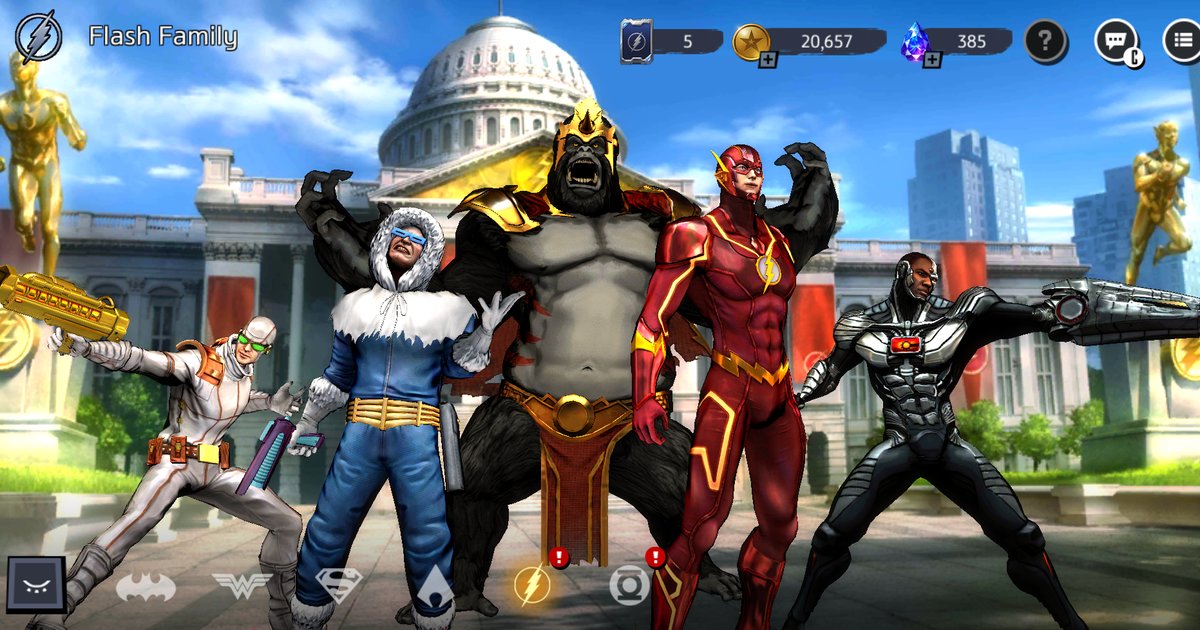Image resolution: width=1200 pixels, height=630 pixels.
Task: Select the Batman family tab
Action: coord(146,587)
